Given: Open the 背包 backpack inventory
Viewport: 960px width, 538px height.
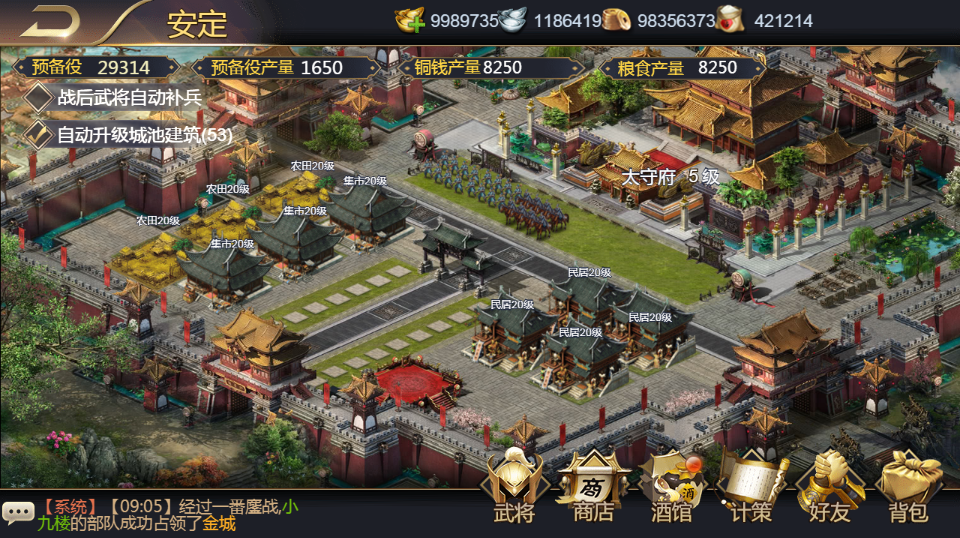Looking at the screenshot, I should point(909,488).
